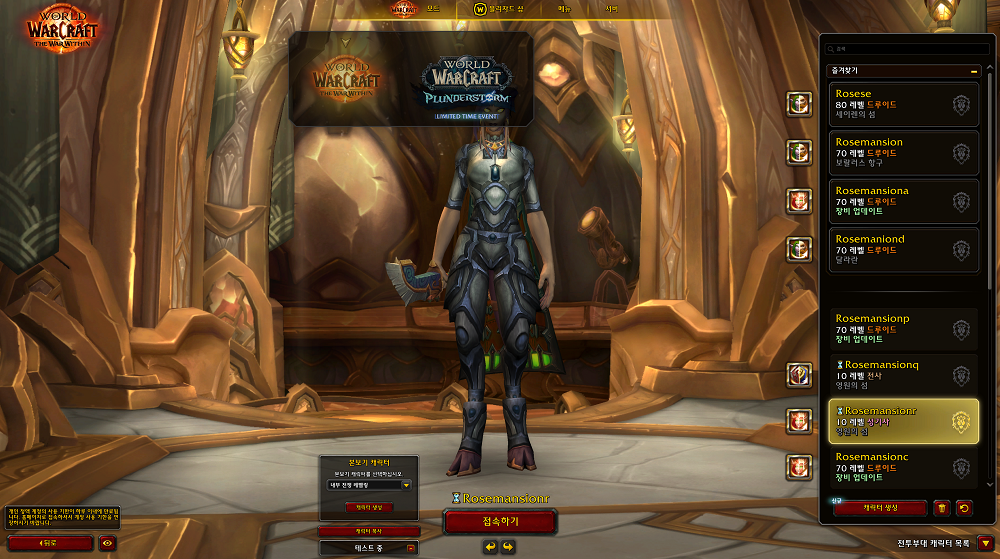Choose the Rosemansionq level 10 warrior
Viewport: 1000px width, 559px height.
pos(904,376)
